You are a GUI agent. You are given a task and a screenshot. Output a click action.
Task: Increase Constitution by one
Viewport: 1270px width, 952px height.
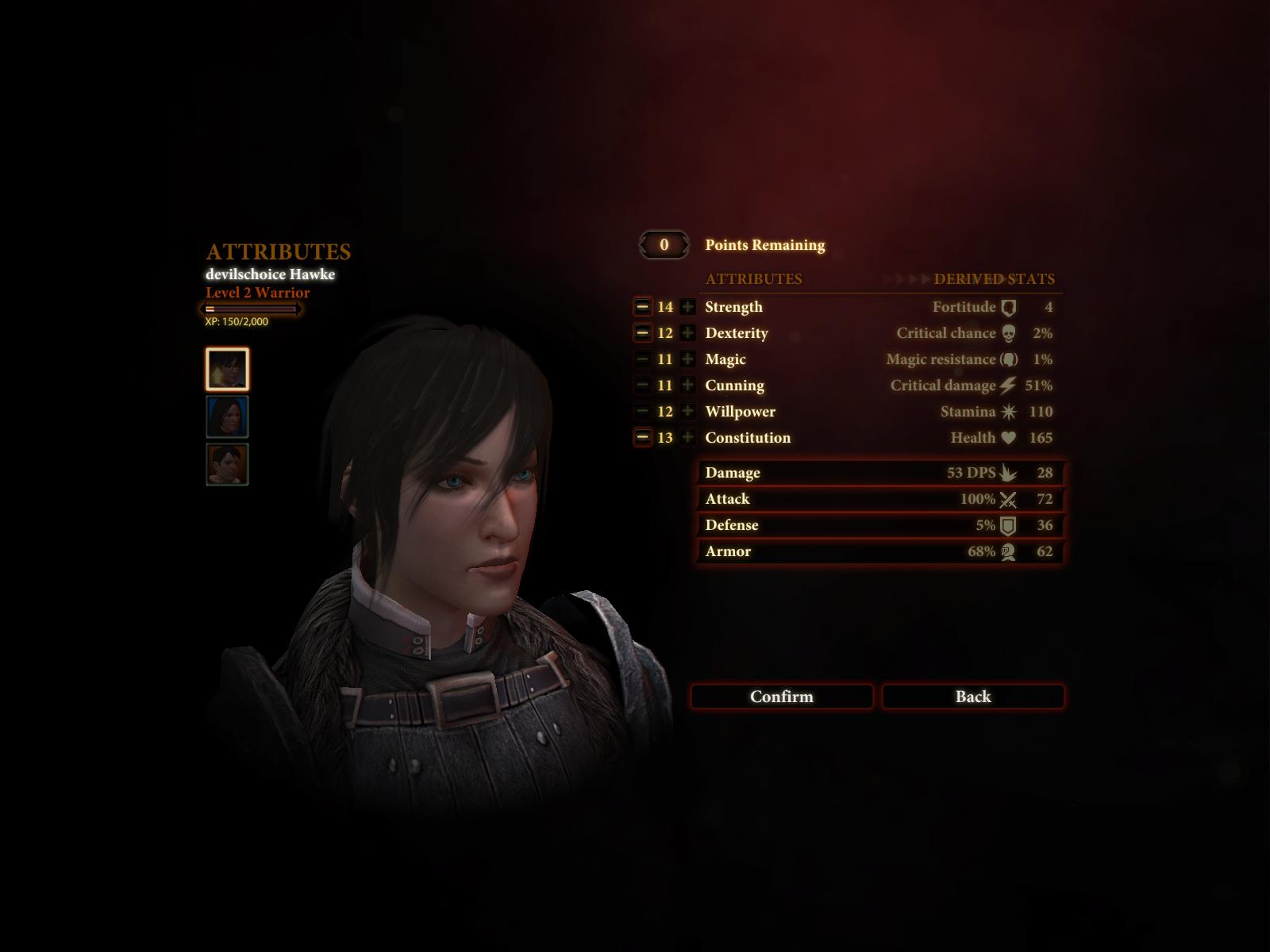tap(687, 438)
